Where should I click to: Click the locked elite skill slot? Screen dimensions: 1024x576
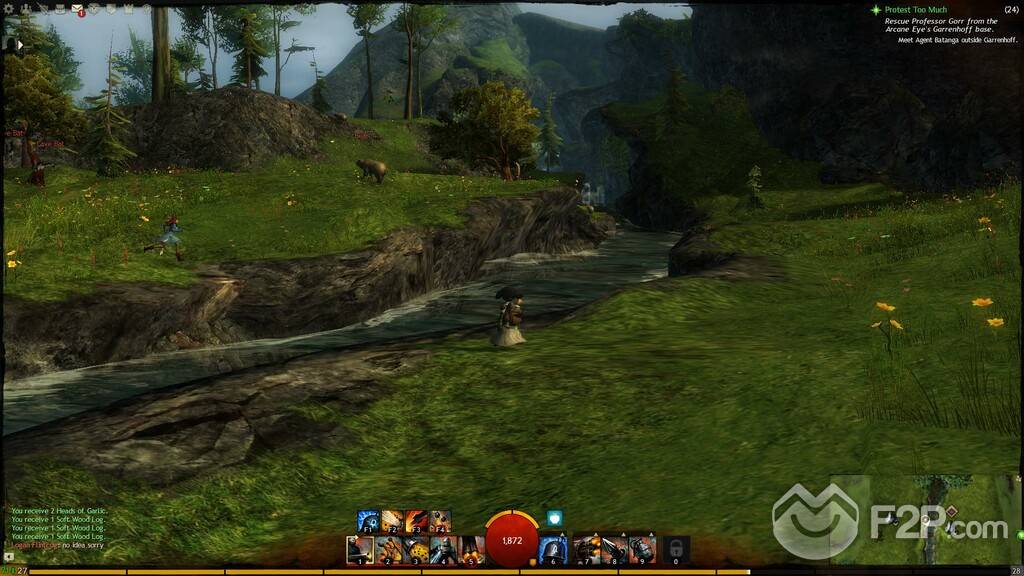677,549
